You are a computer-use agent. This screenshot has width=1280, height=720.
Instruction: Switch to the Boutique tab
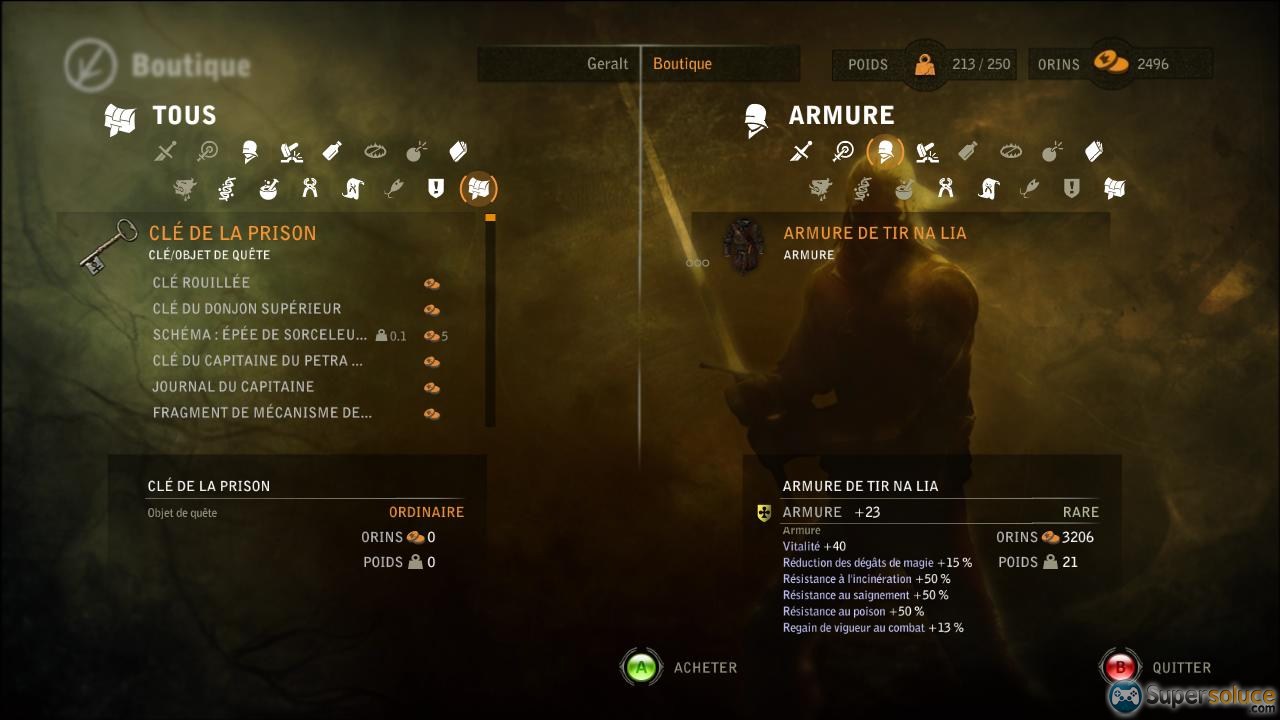682,64
